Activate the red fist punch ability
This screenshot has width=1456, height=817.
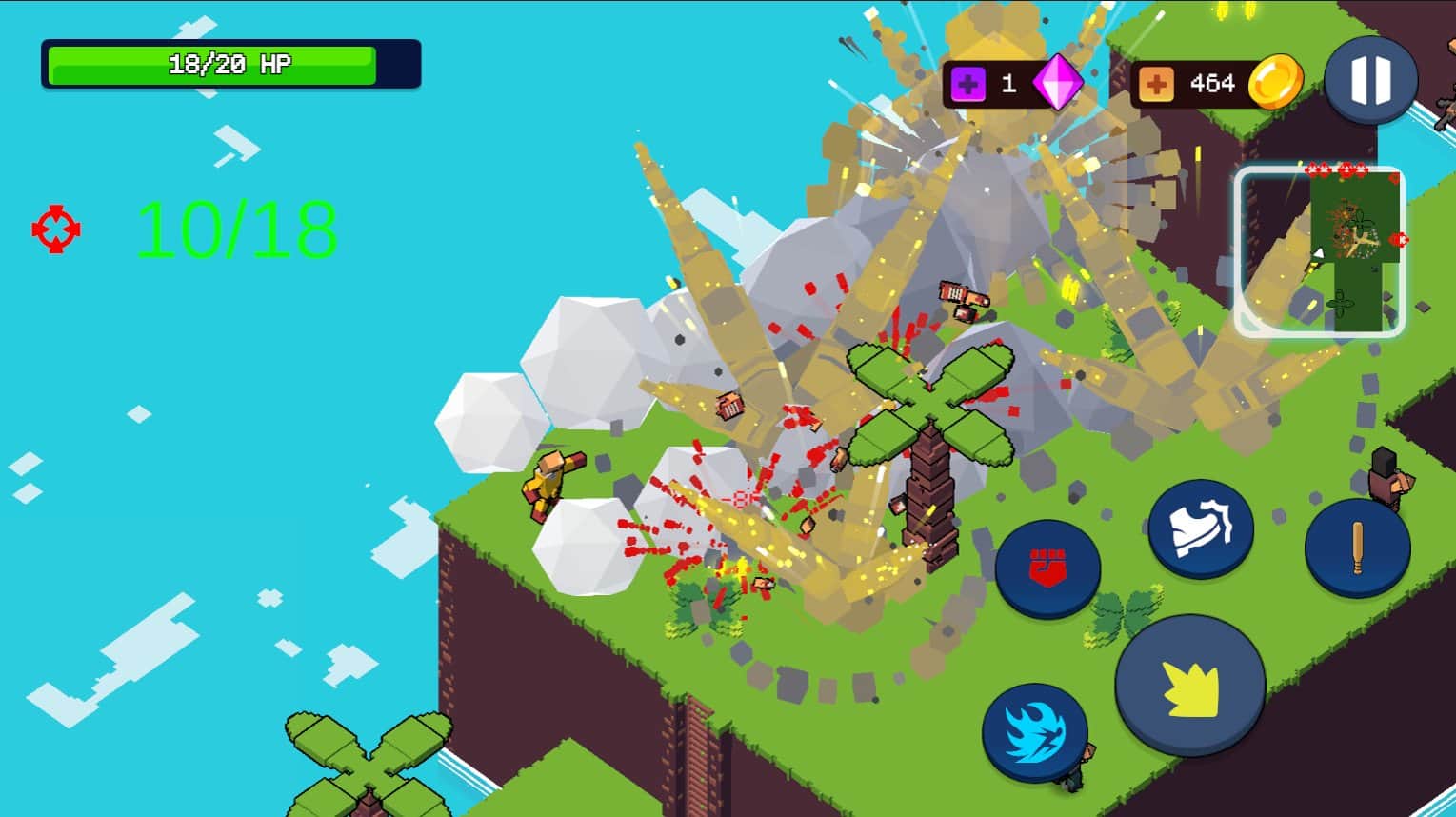tap(1047, 569)
